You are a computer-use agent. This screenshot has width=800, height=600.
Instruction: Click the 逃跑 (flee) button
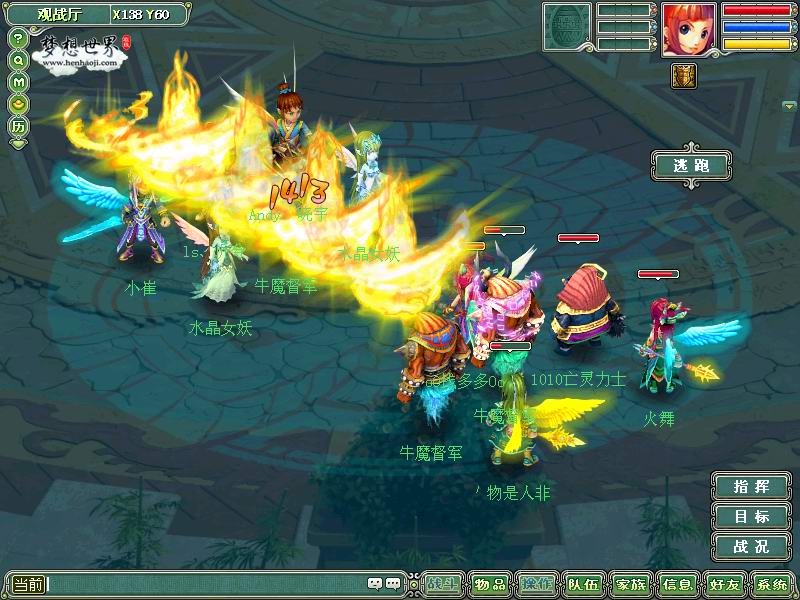[690, 165]
